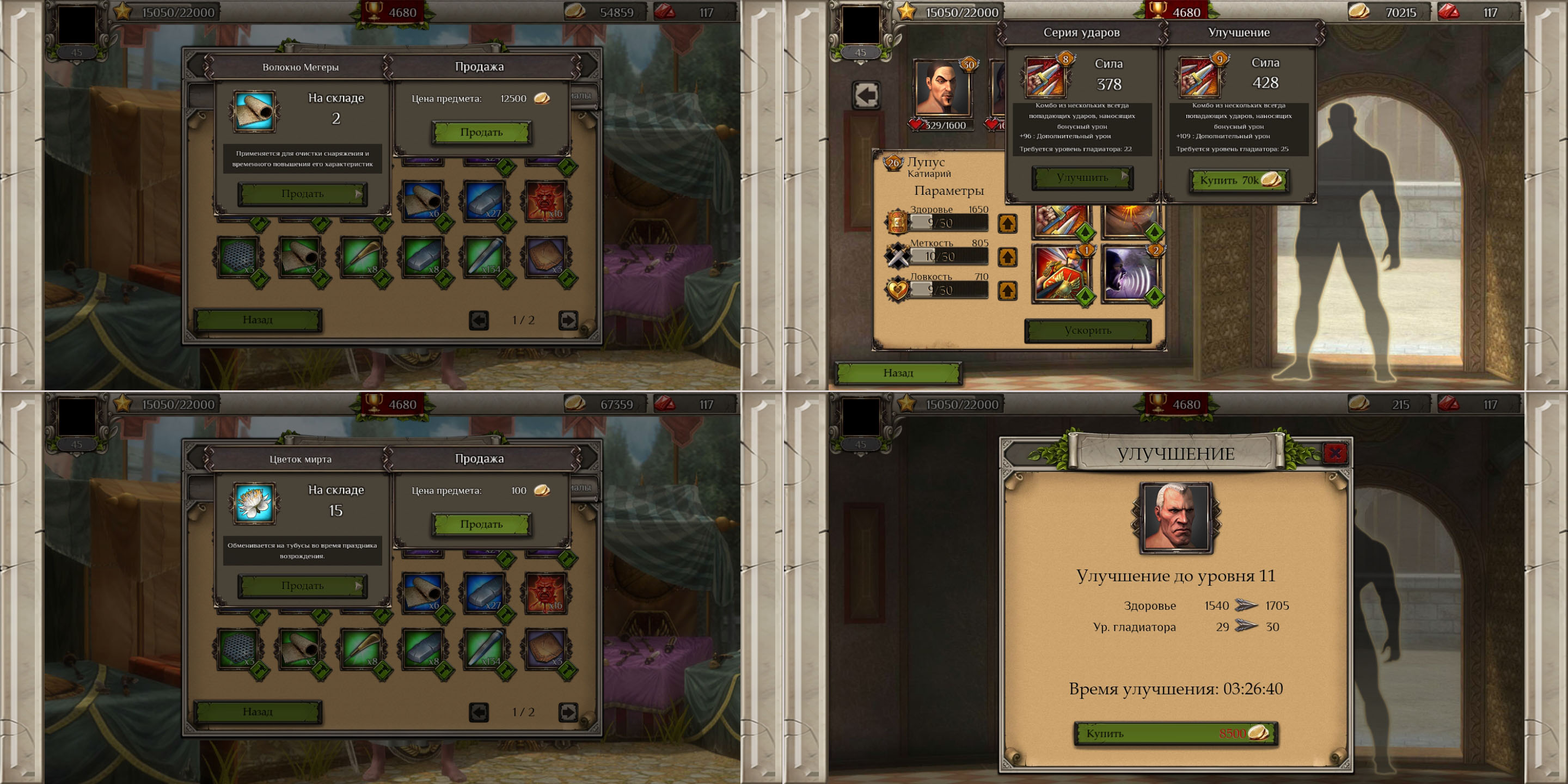
Task: Raise Здоровье with its orange arrow
Action: (1007, 223)
